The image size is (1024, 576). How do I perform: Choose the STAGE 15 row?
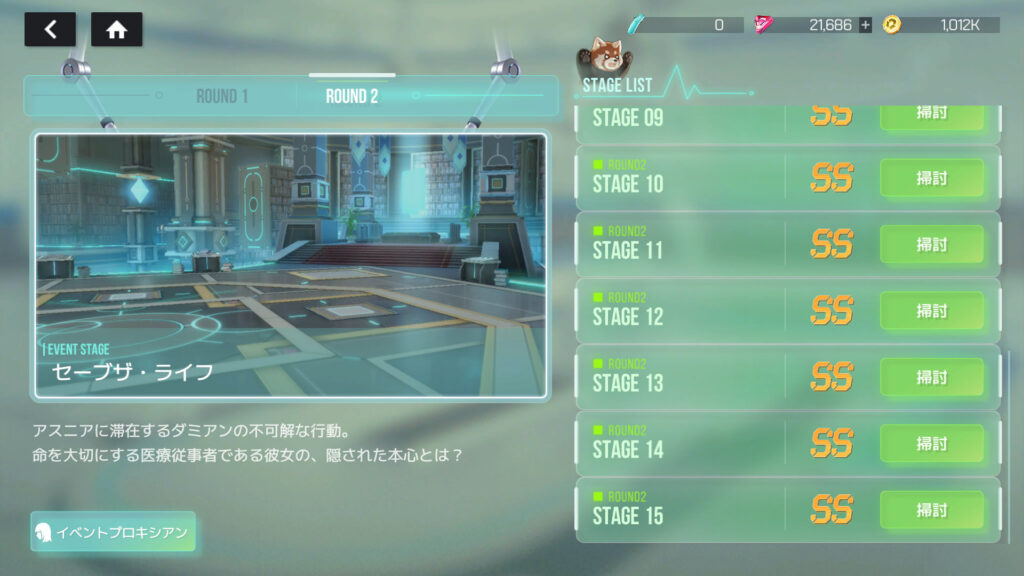coord(680,510)
